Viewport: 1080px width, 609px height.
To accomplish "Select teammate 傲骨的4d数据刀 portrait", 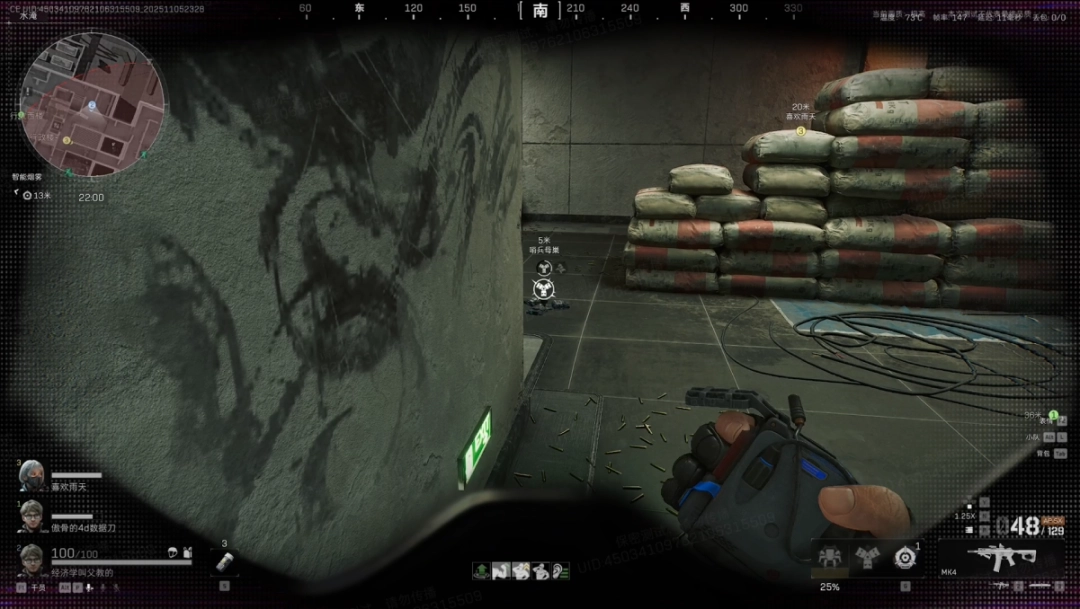I will (31, 515).
